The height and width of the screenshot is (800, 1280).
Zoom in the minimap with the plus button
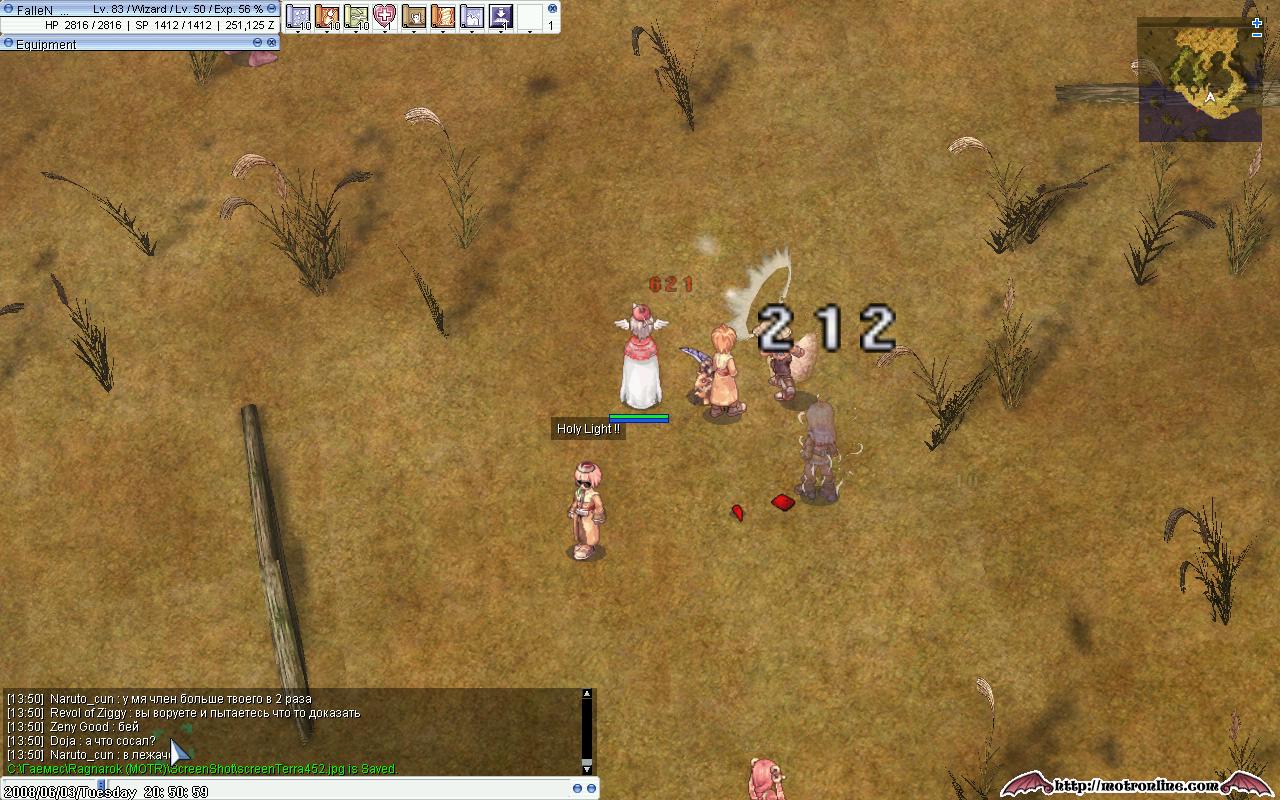coord(1257,22)
